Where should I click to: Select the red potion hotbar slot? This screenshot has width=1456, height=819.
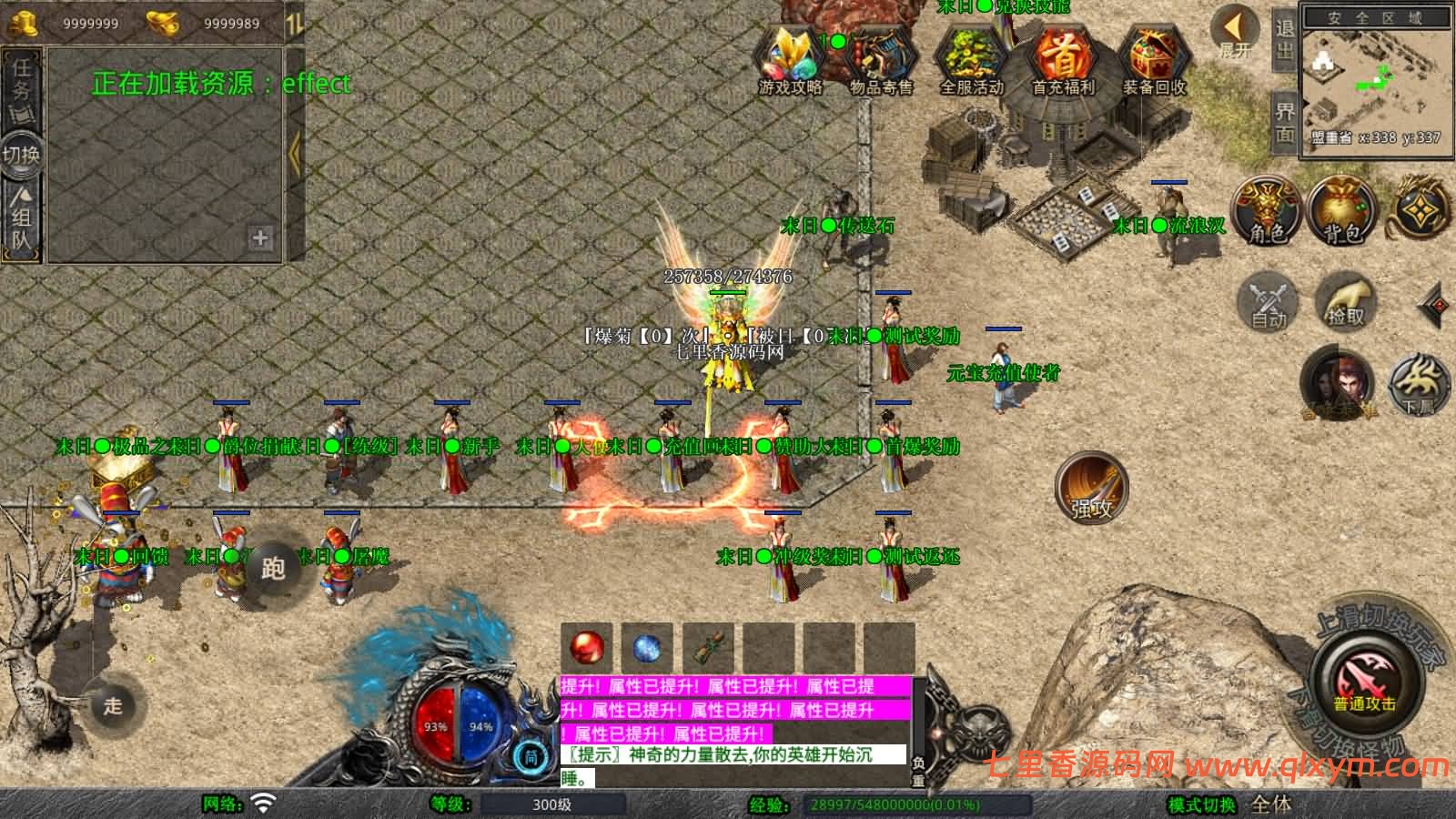click(587, 648)
